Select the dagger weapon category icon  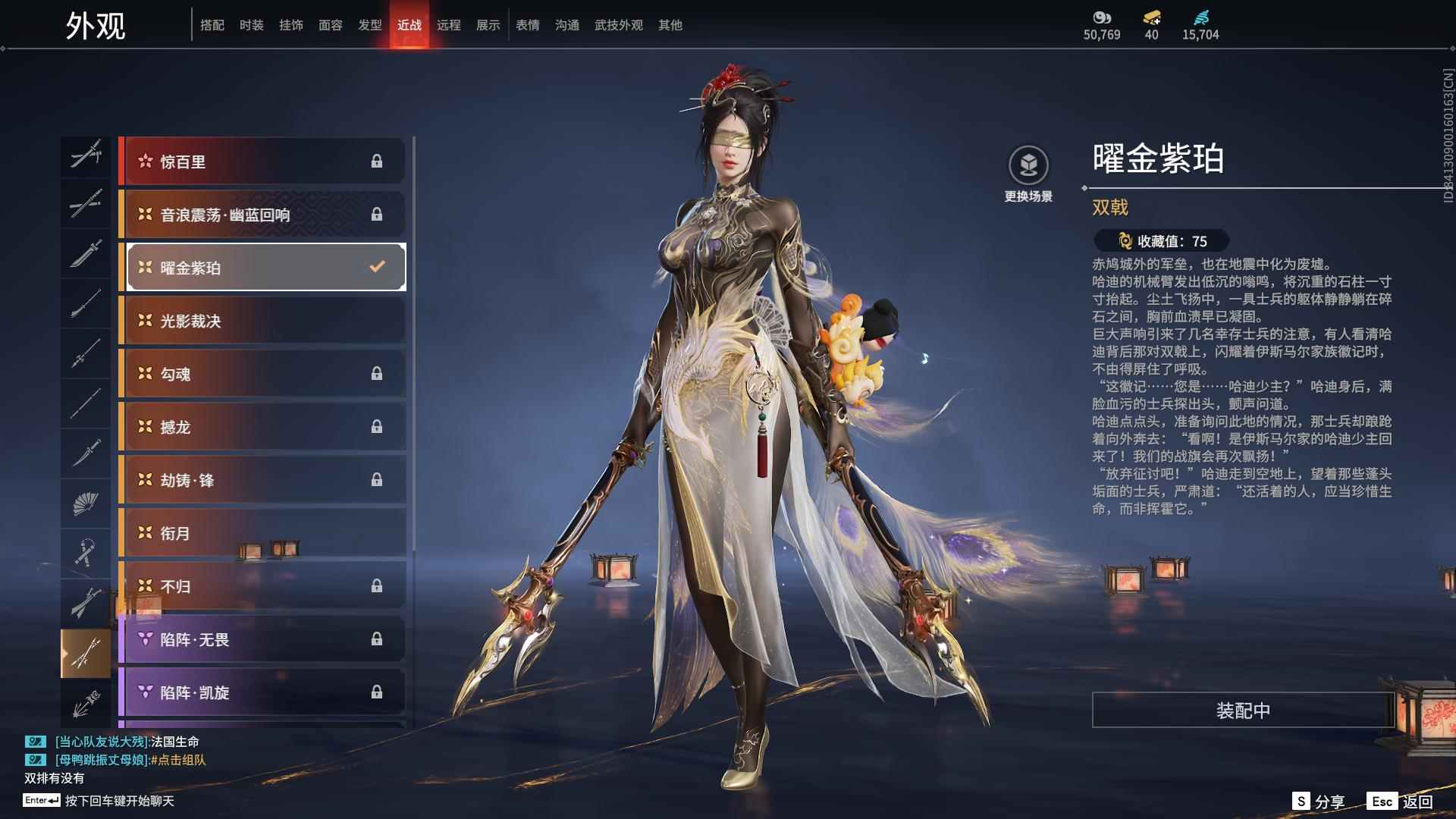click(x=86, y=453)
